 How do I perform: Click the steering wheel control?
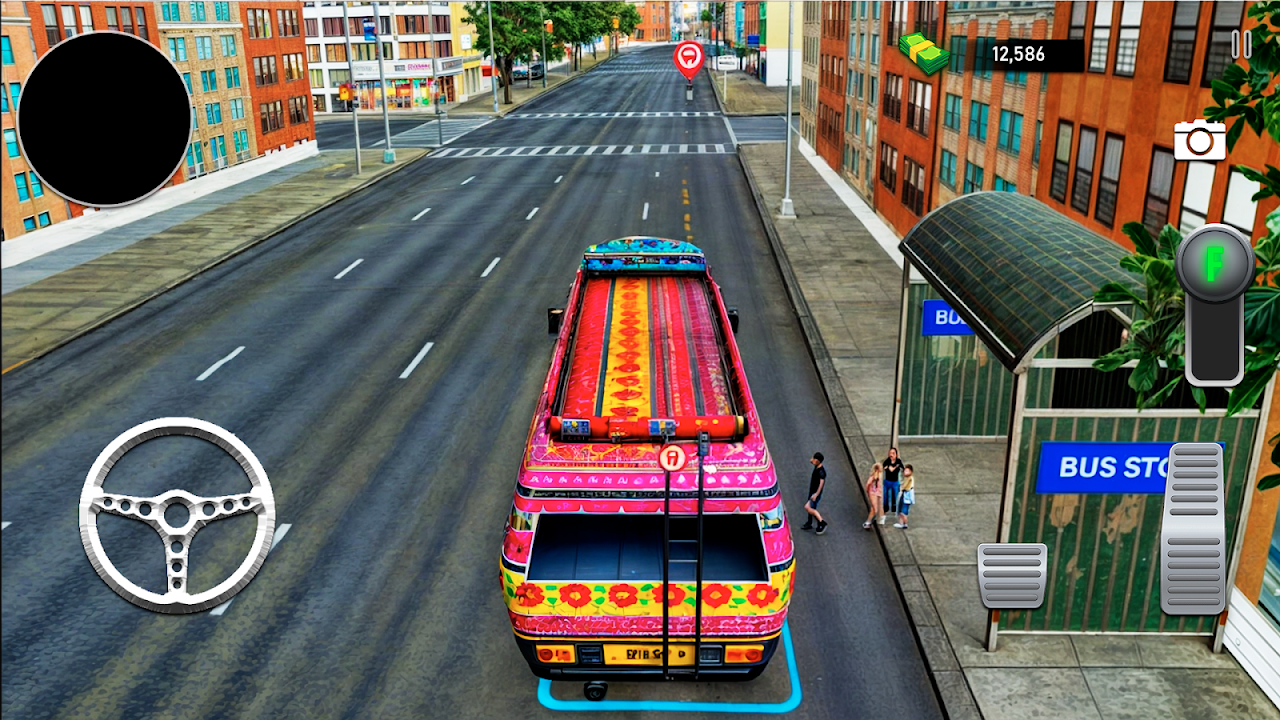(177, 515)
